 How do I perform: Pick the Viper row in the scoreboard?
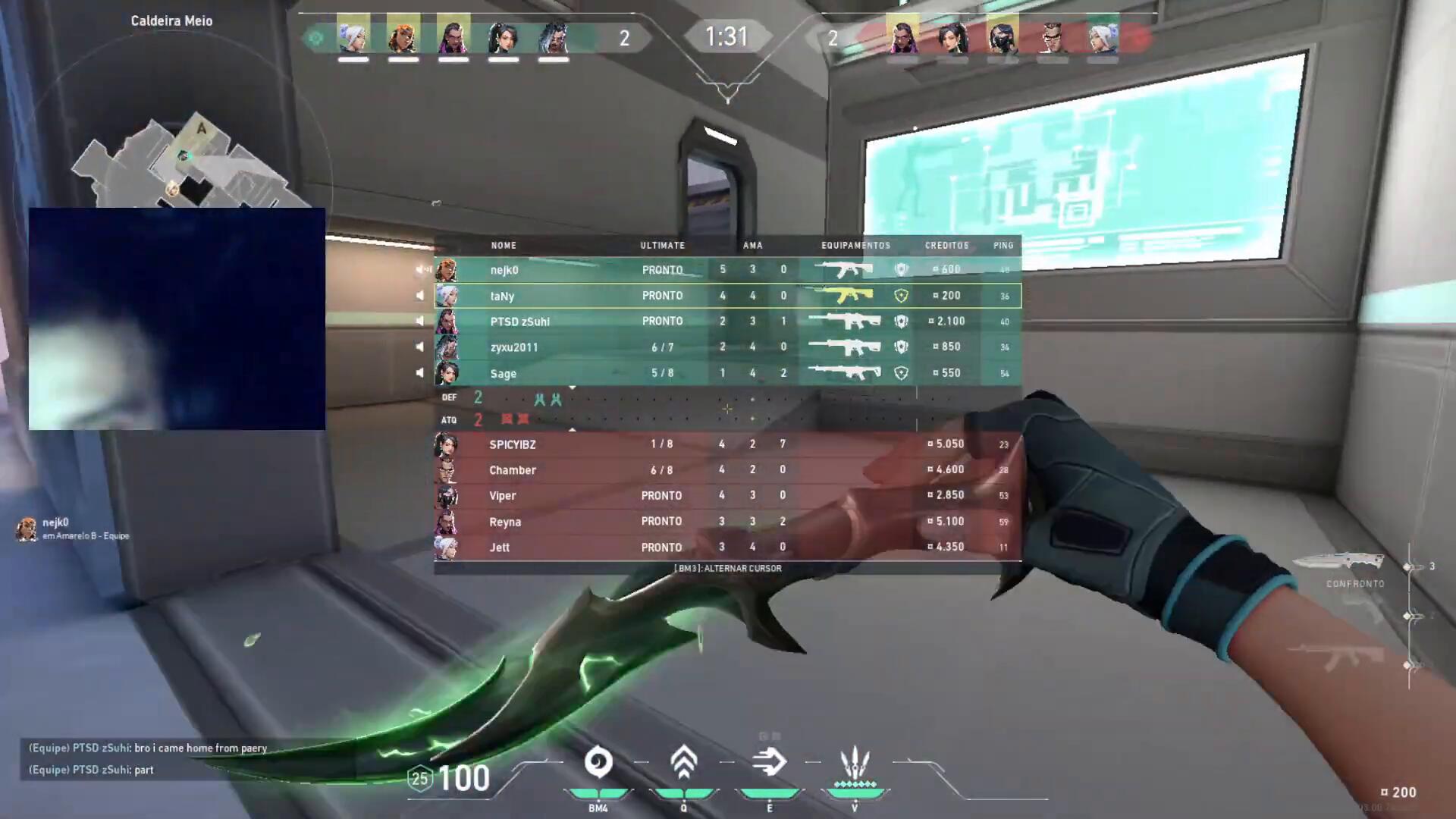[726, 496]
